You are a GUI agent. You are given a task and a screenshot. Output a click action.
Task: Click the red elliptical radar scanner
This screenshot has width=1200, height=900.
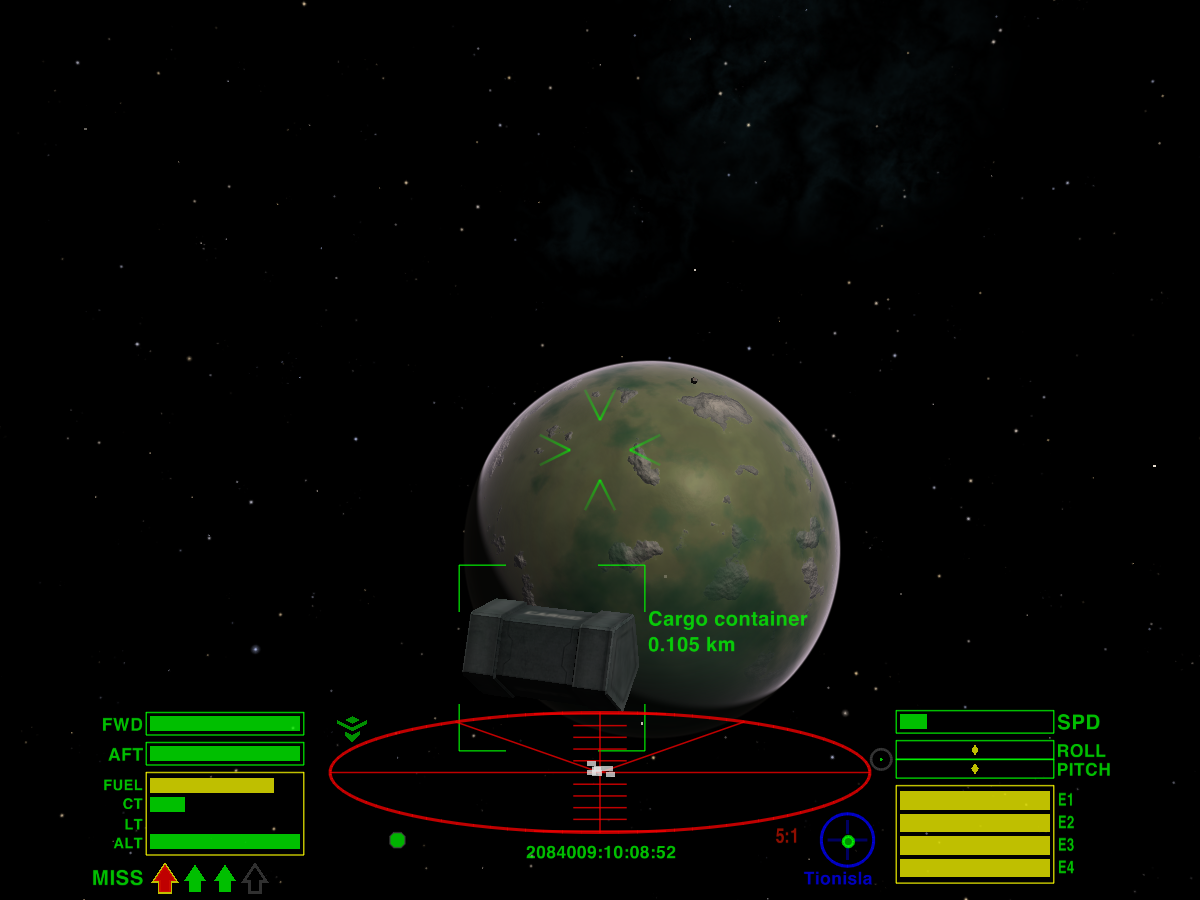[600, 772]
